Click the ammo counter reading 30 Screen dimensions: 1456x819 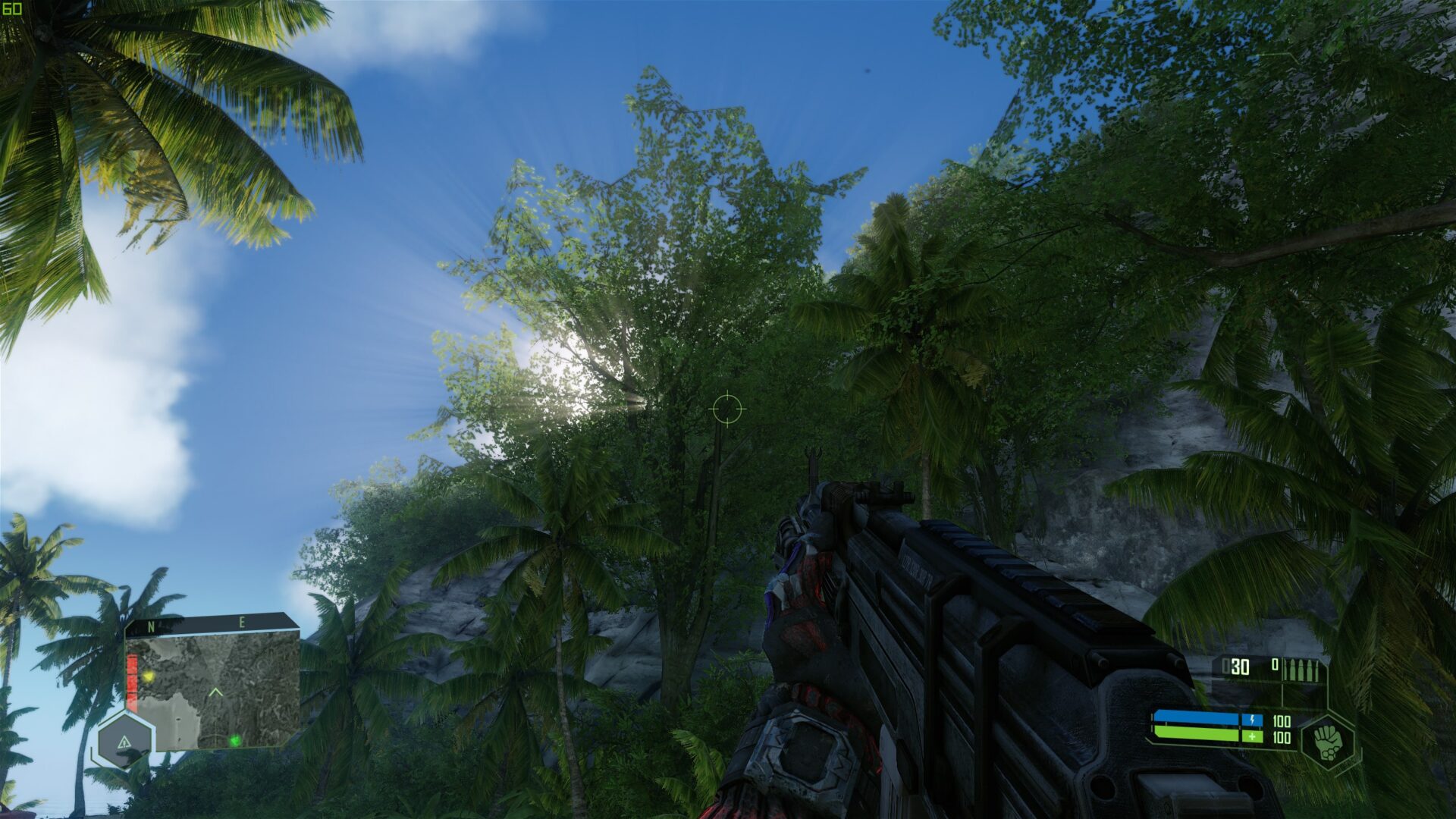(x=1240, y=667)
